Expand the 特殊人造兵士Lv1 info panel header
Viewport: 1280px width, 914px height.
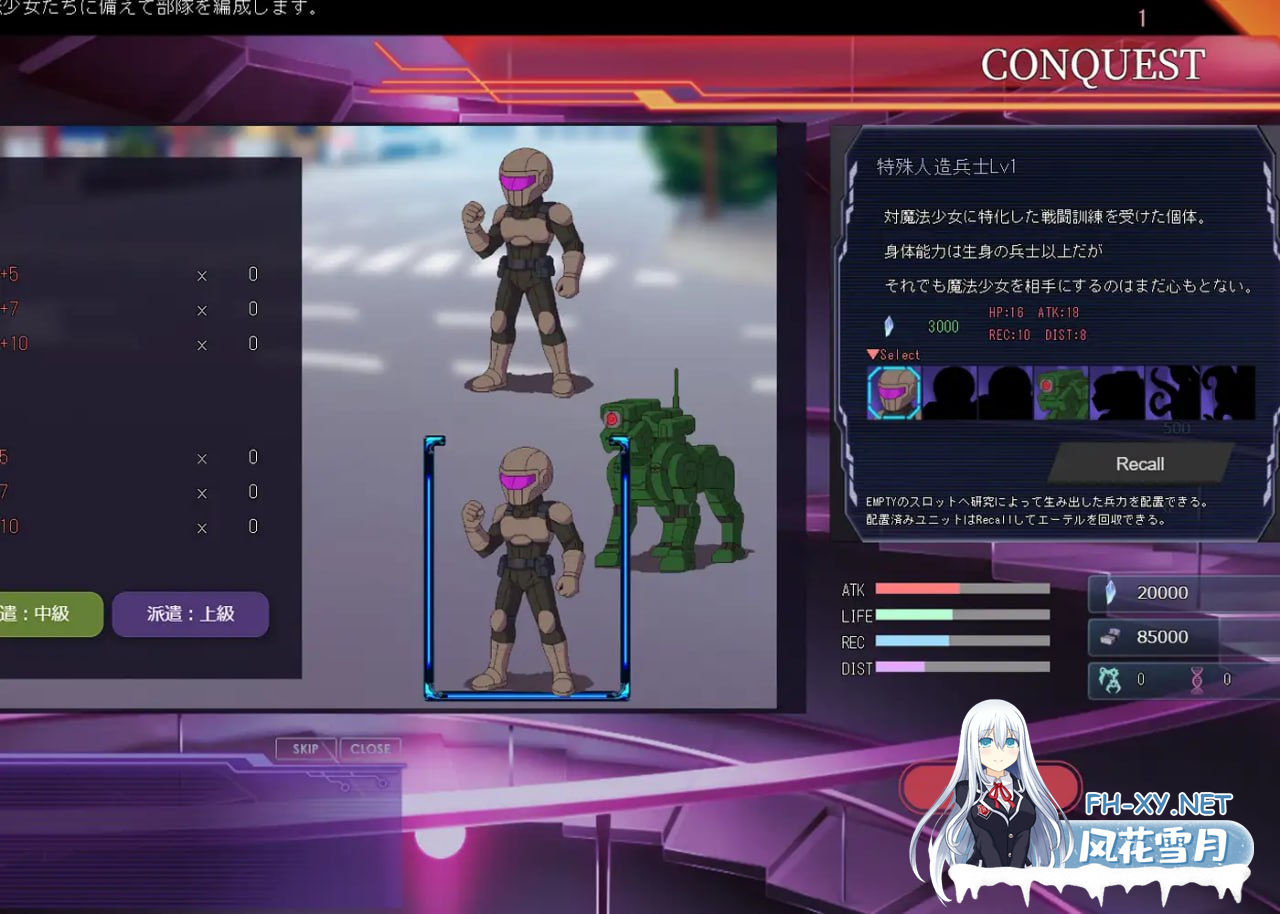pyautogui.click(x=946, y=167)
